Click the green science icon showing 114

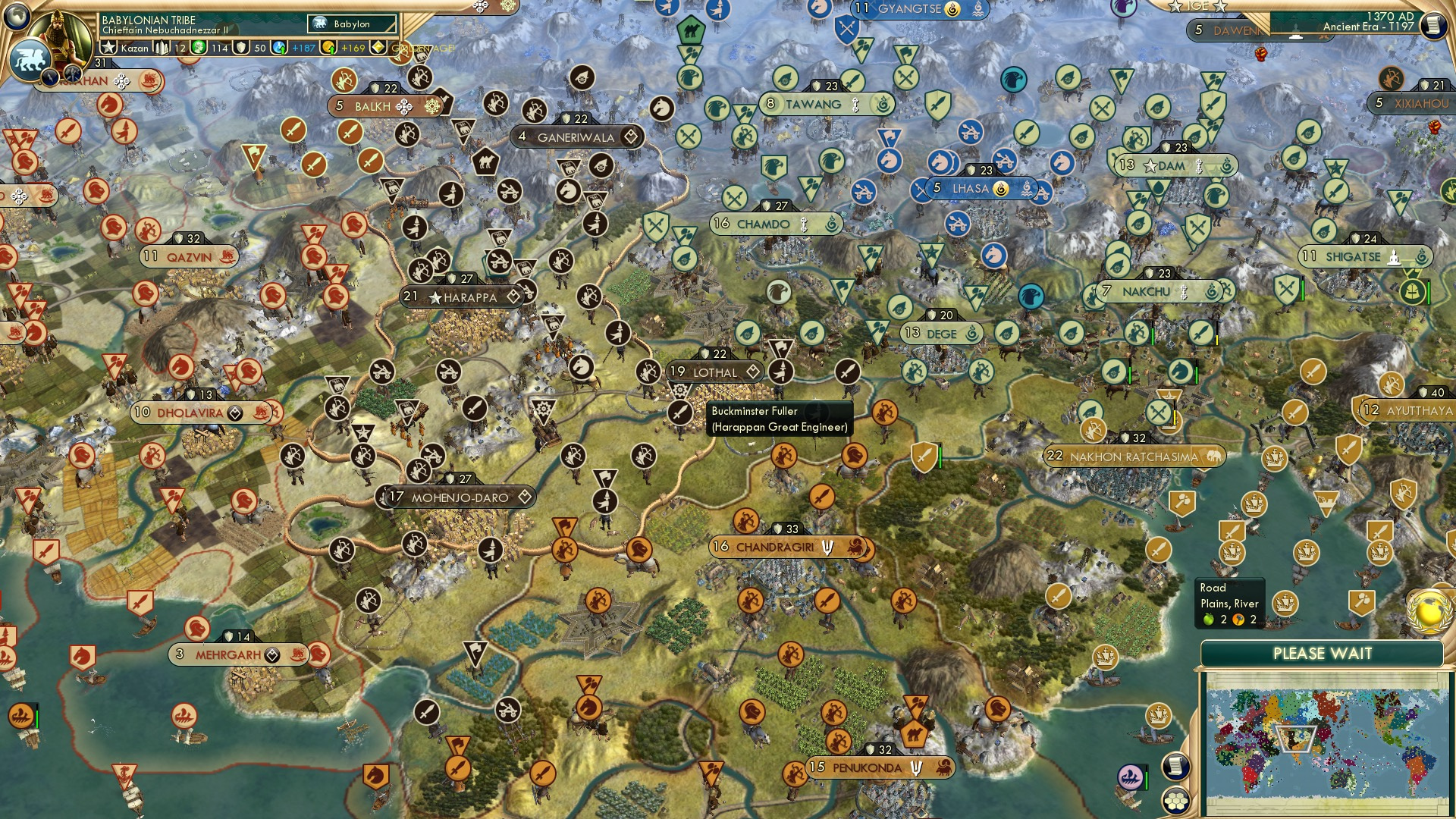(x=198, y=47)
